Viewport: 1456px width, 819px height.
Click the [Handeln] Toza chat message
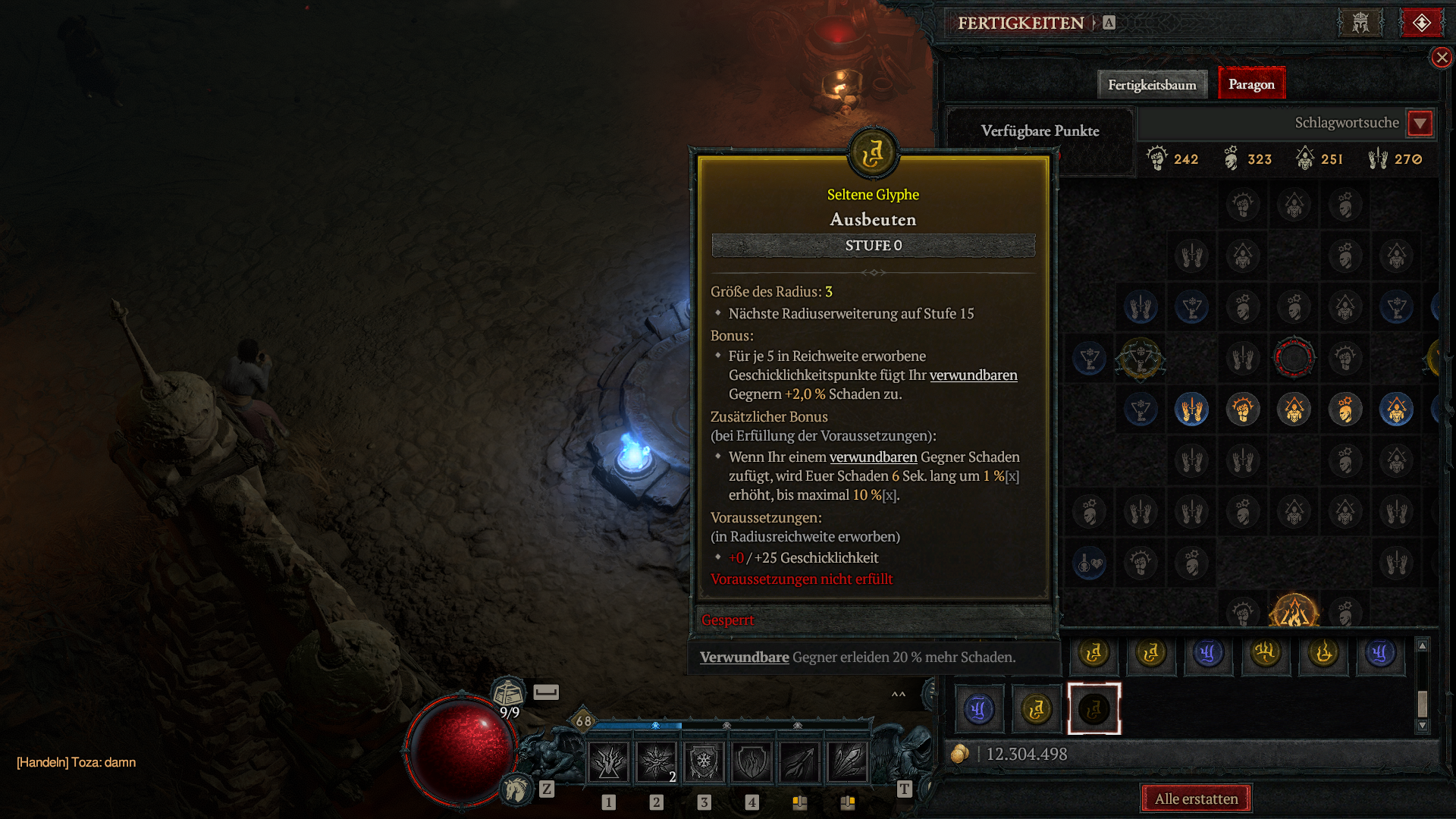pyautogui.click(x=76, y=763)
